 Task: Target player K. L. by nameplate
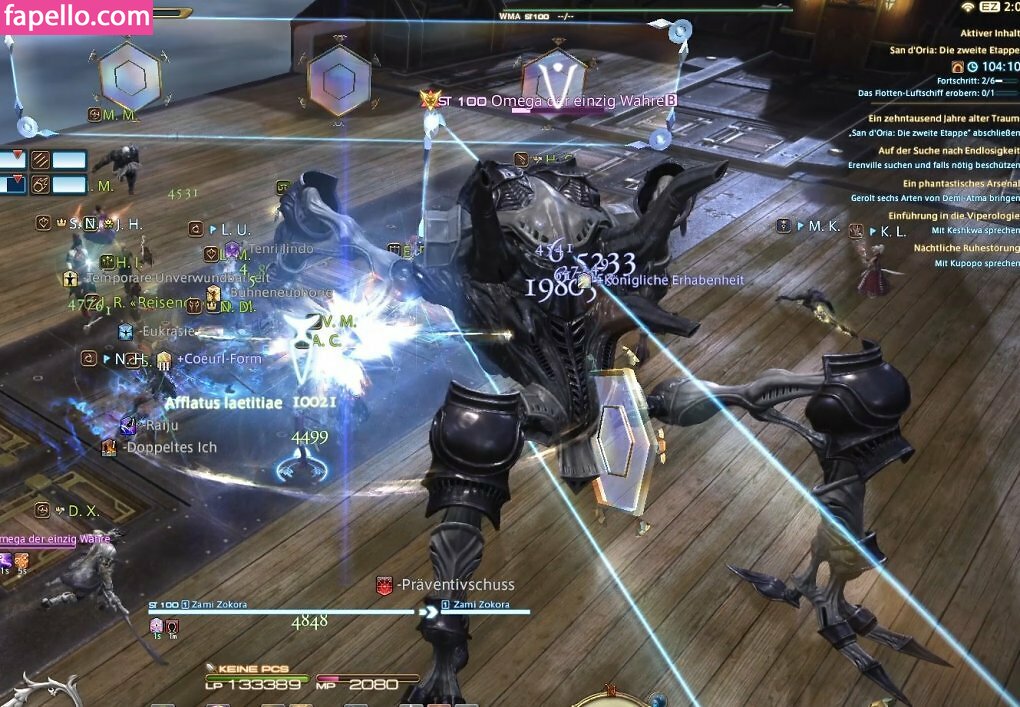(893, 231)
